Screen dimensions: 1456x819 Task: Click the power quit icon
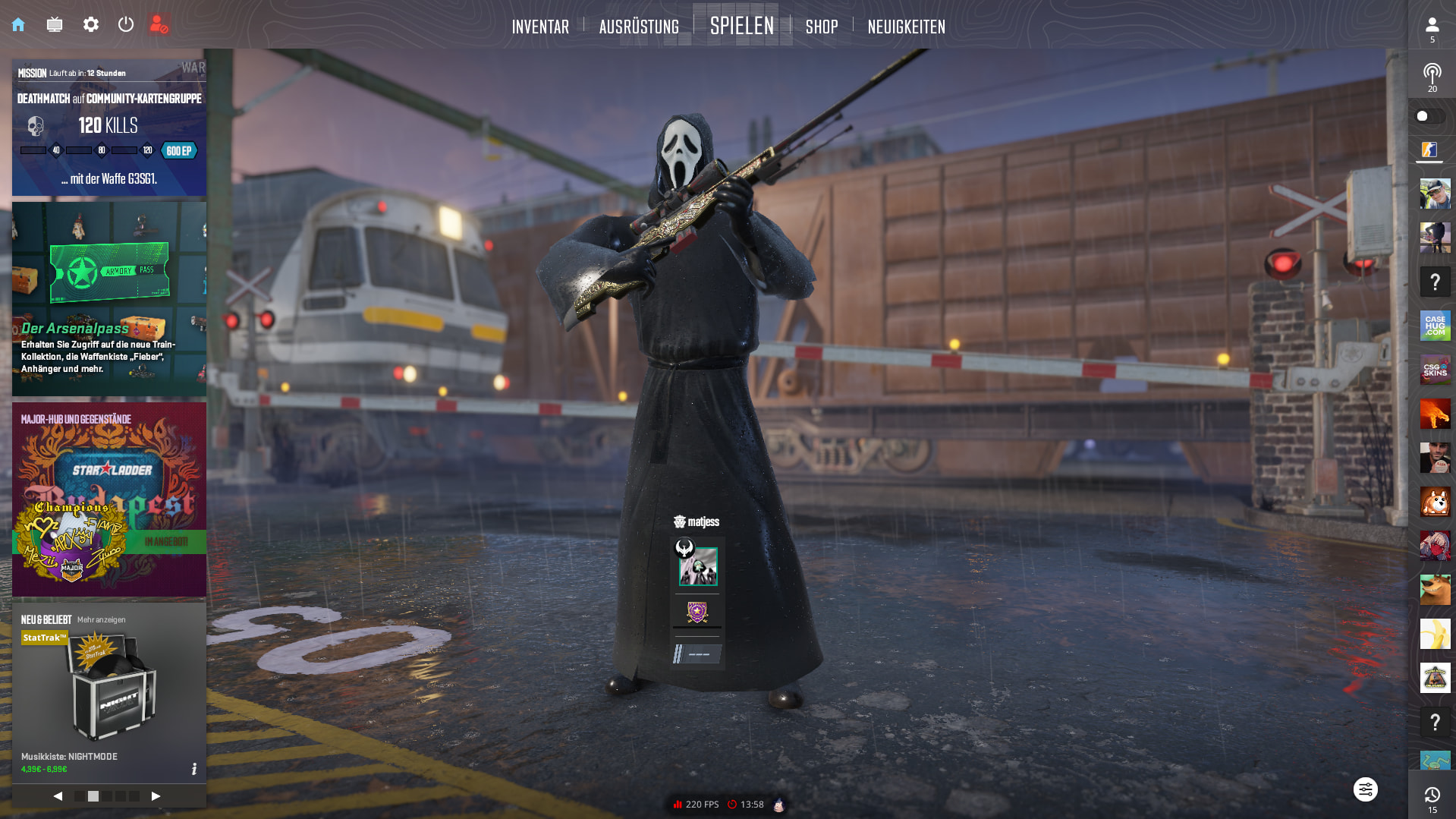click(x=126, y=24)
